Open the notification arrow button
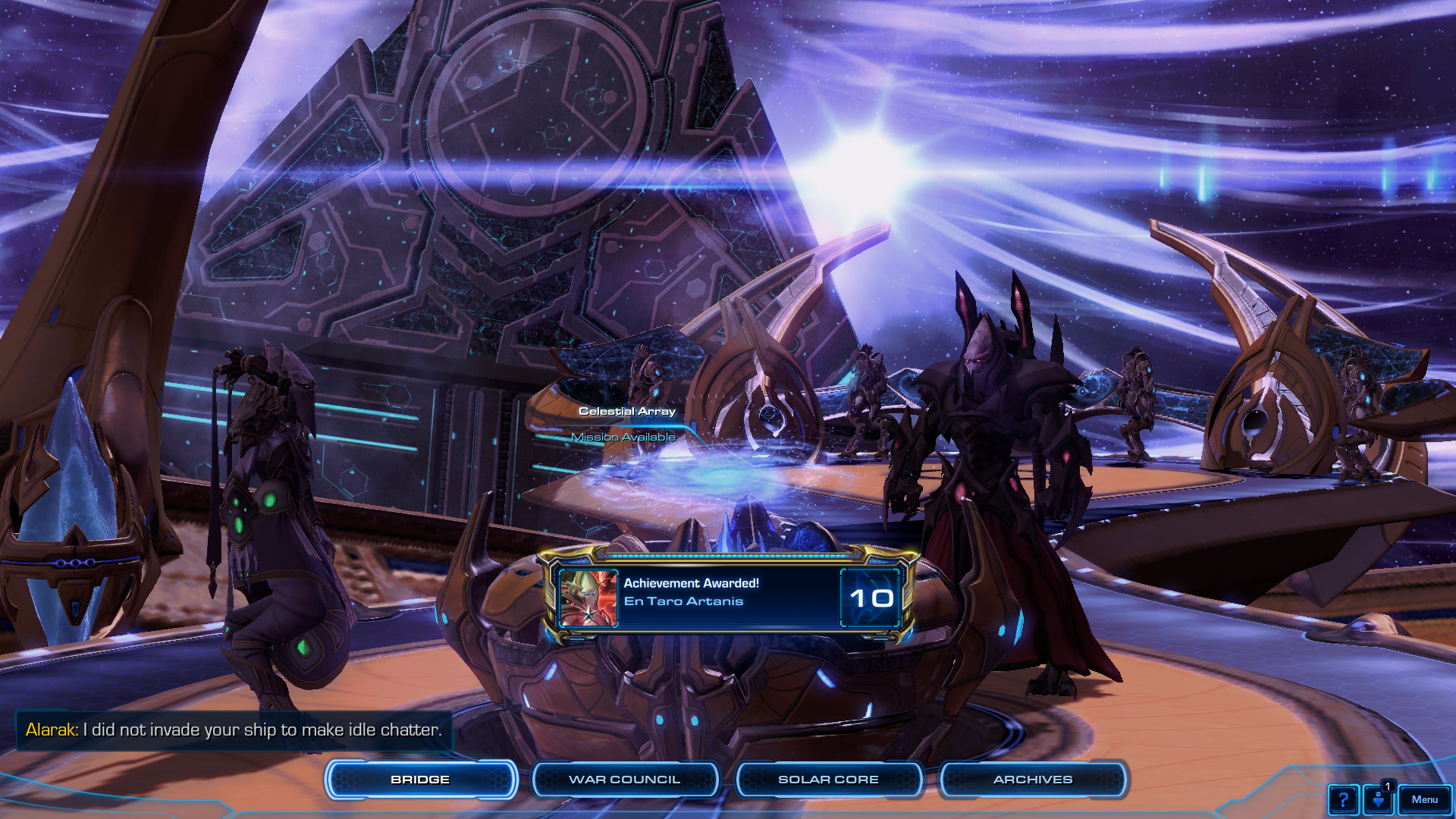The image size is (1456, 819). [1378, 800]
